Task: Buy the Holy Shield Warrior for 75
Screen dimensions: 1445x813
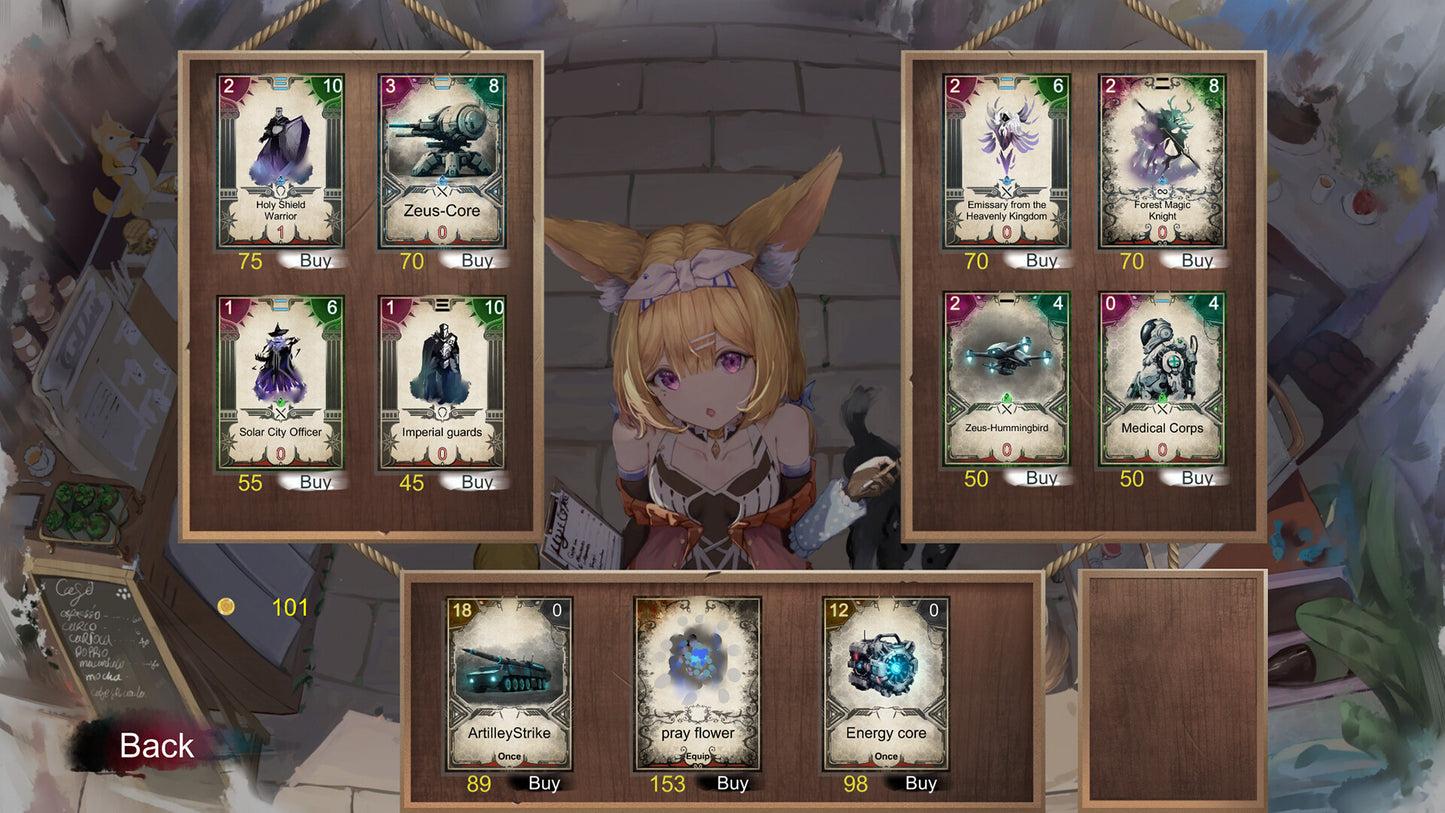Action: 315,261
